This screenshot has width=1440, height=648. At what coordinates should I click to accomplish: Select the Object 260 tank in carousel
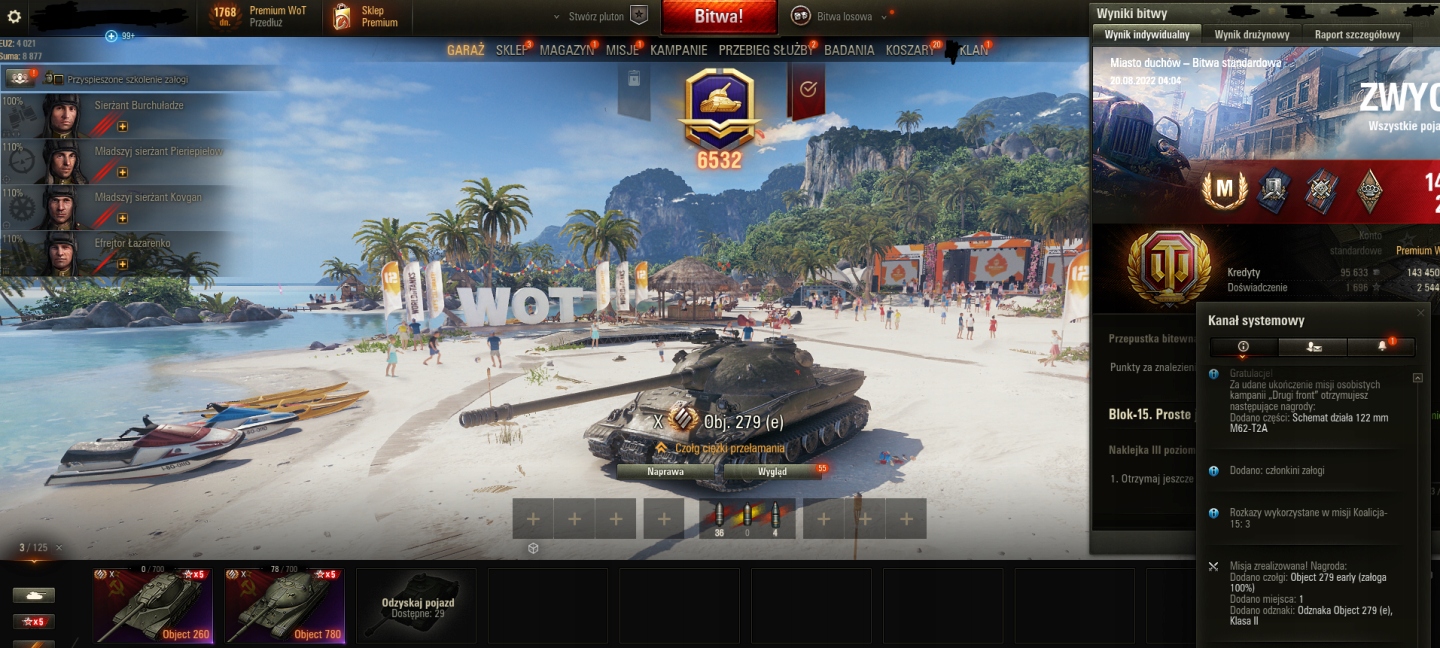(x=152, y=605)
